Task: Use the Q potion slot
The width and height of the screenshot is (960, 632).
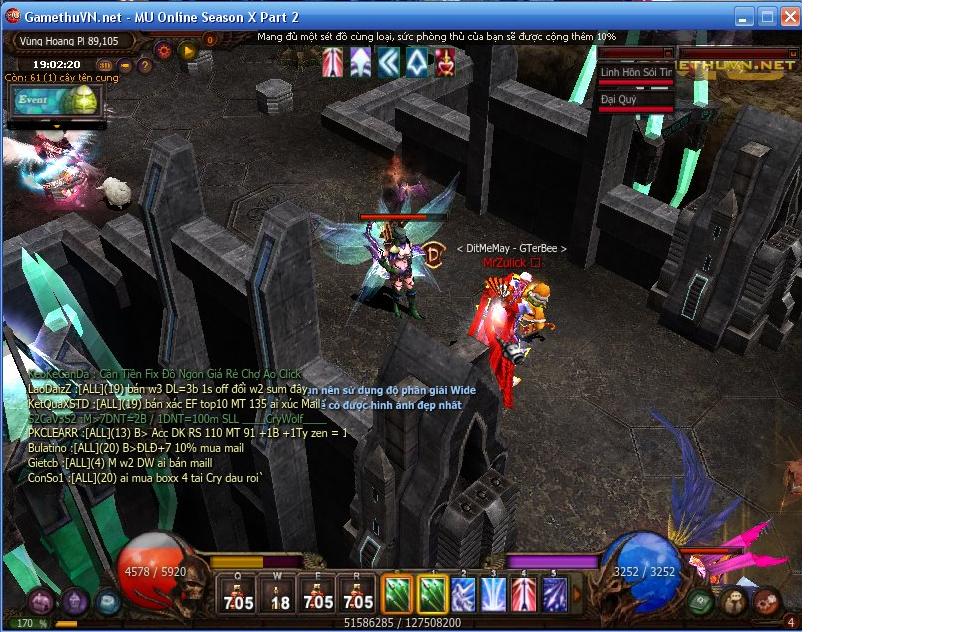Action: coord(236,595)
